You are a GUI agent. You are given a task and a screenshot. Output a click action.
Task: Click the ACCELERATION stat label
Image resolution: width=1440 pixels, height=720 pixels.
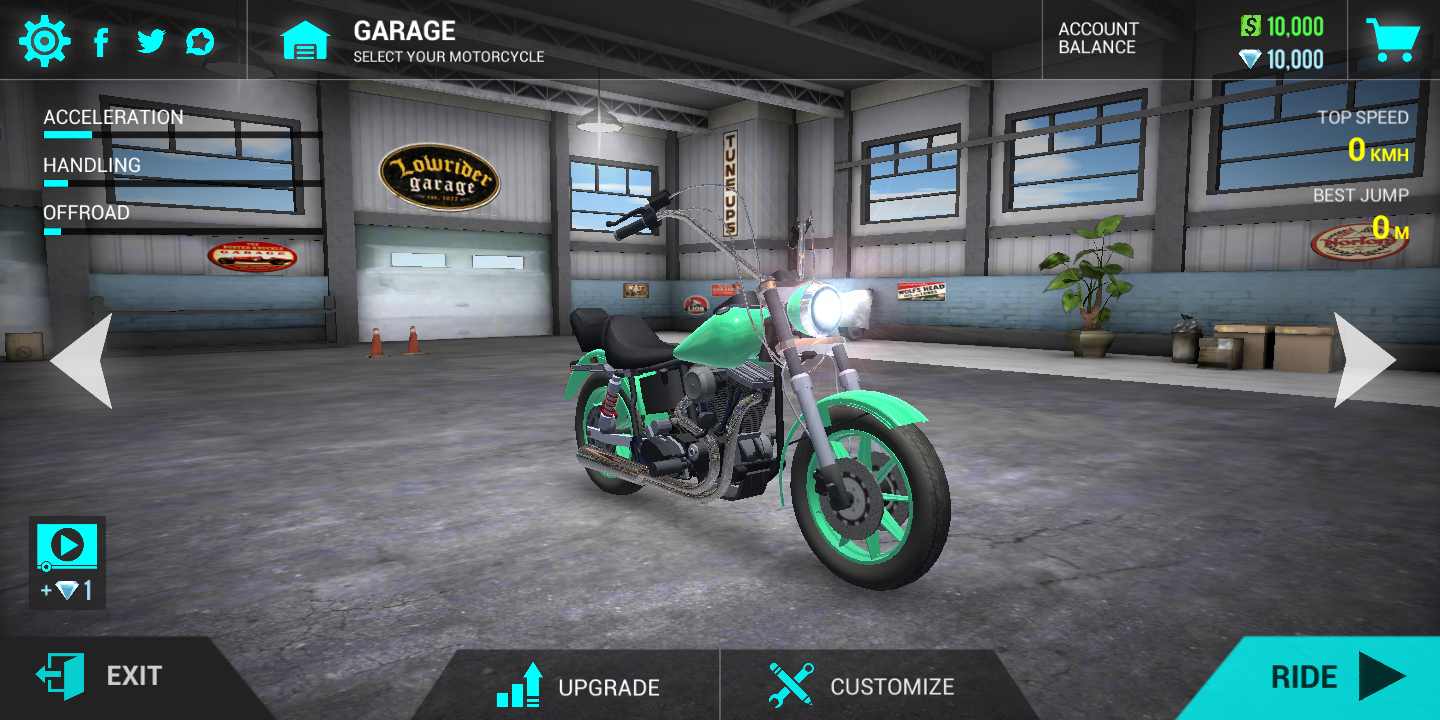113,117
